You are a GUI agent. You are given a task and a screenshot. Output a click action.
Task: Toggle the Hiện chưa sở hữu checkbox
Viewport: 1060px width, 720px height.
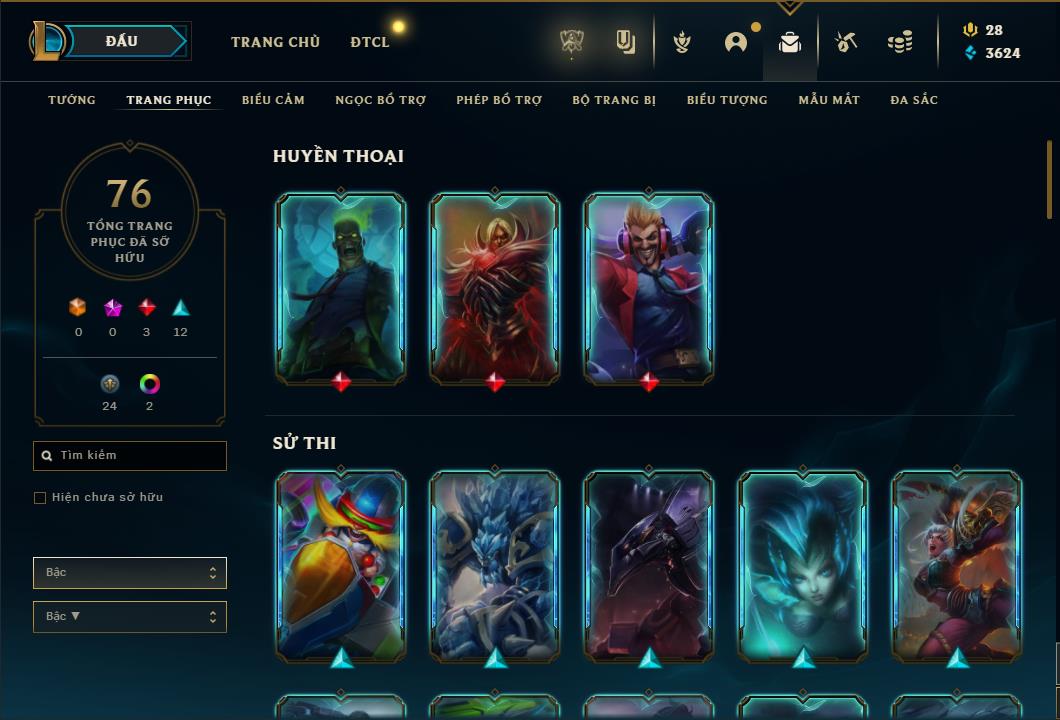[x=40, y=498]
